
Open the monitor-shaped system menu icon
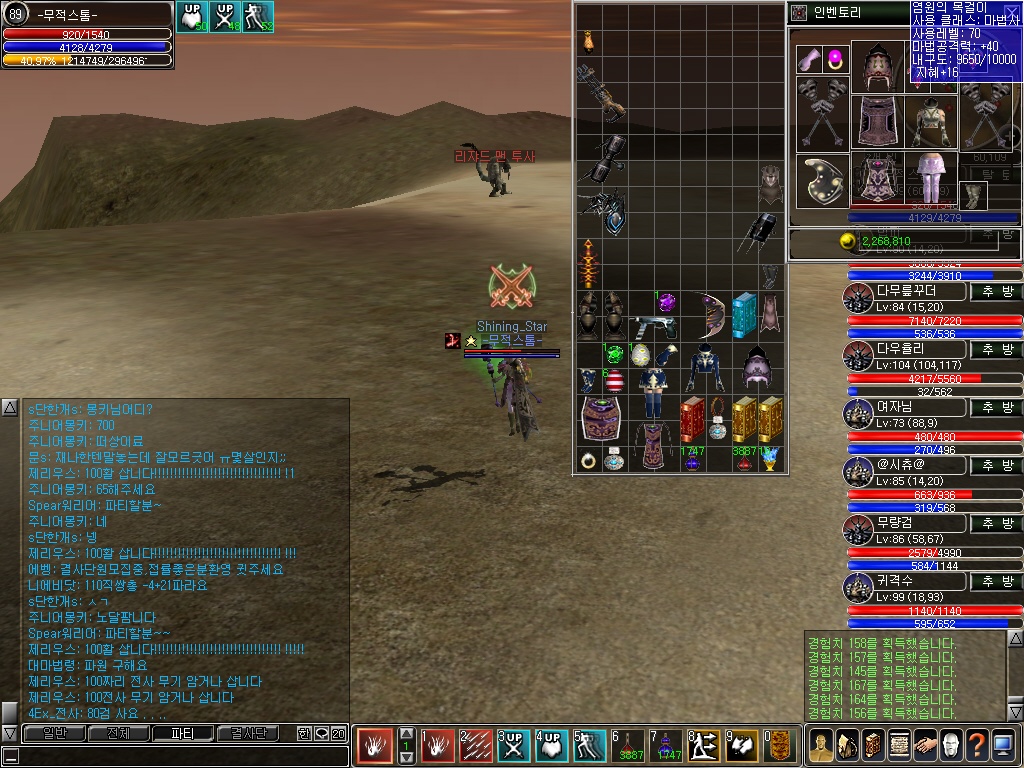(x=1002, y=745)
